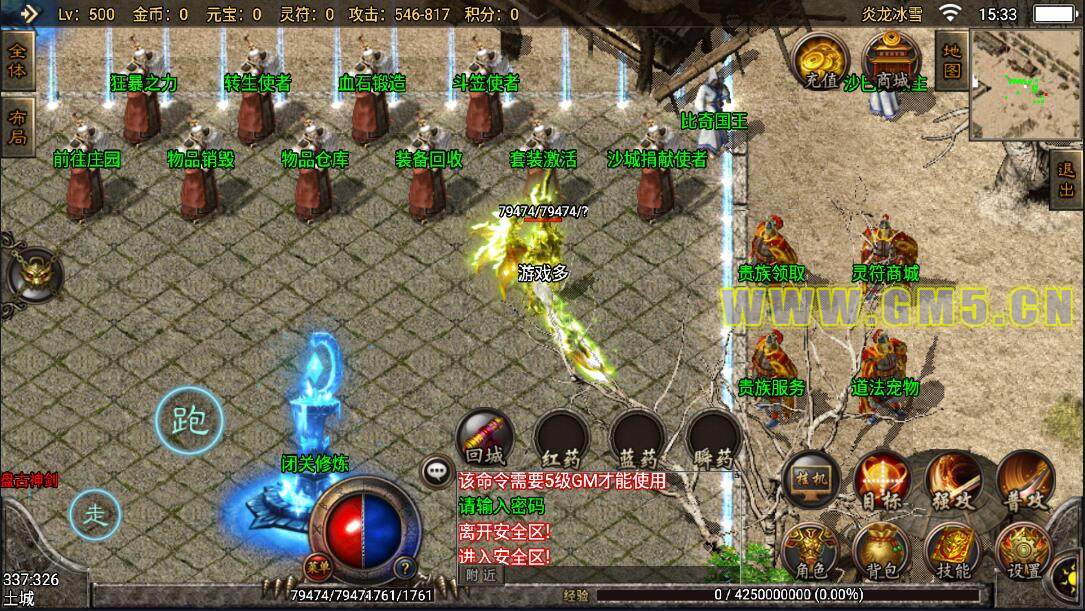Open the 商城 shop building icon
The image size is (1085, 611).
(x=886, y=62)
